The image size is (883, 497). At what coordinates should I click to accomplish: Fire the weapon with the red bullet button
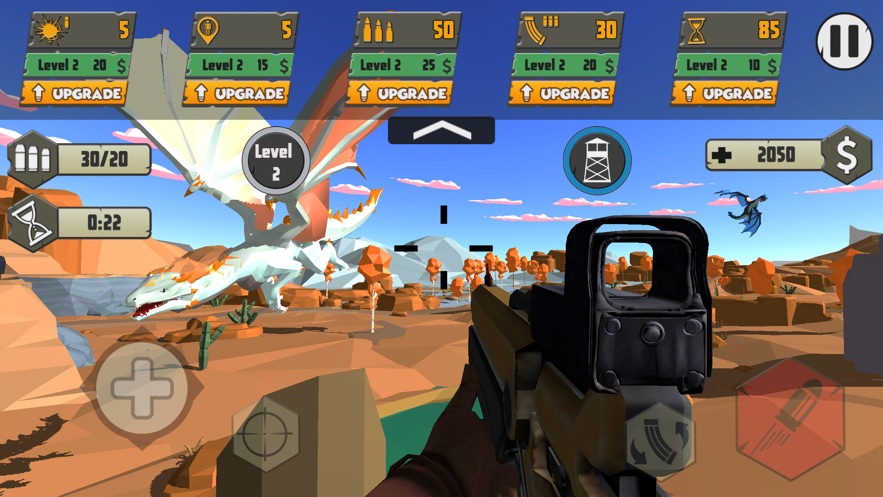pos(789,419)
